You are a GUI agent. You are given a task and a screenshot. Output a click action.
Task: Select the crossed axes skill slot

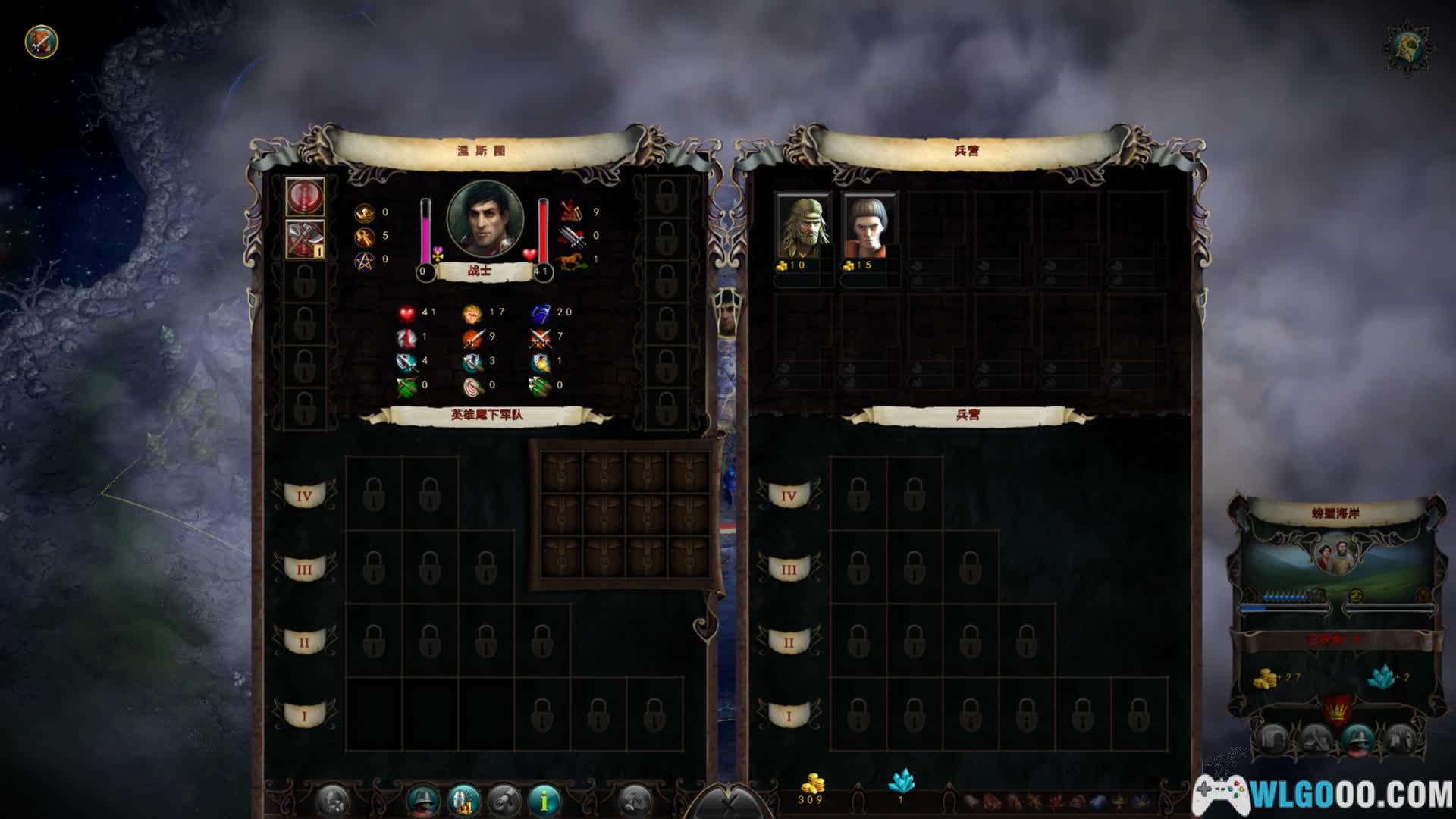click(x=305, y=240)
